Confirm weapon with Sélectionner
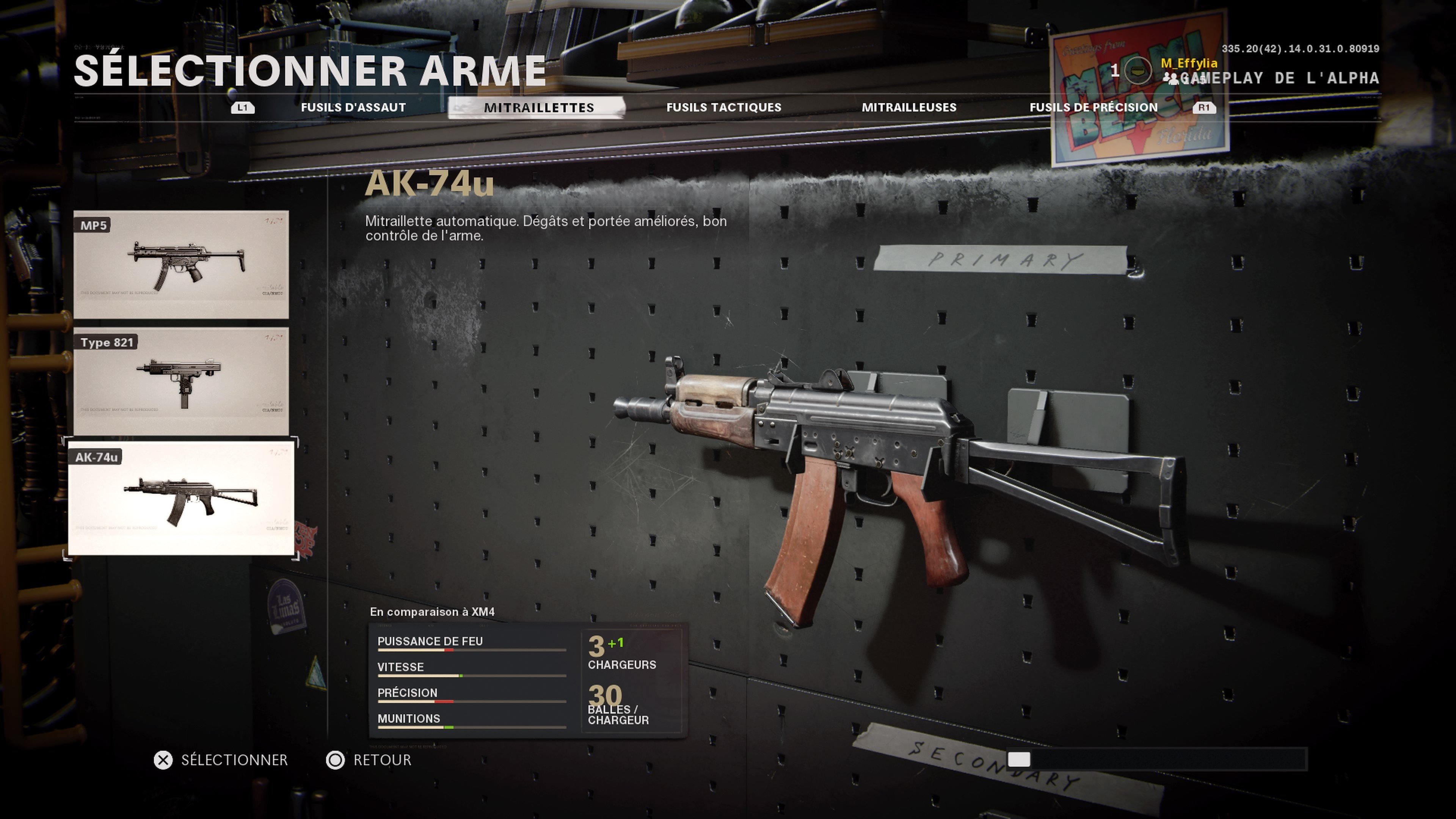1456x819 pixels. (x=221, y=760)
